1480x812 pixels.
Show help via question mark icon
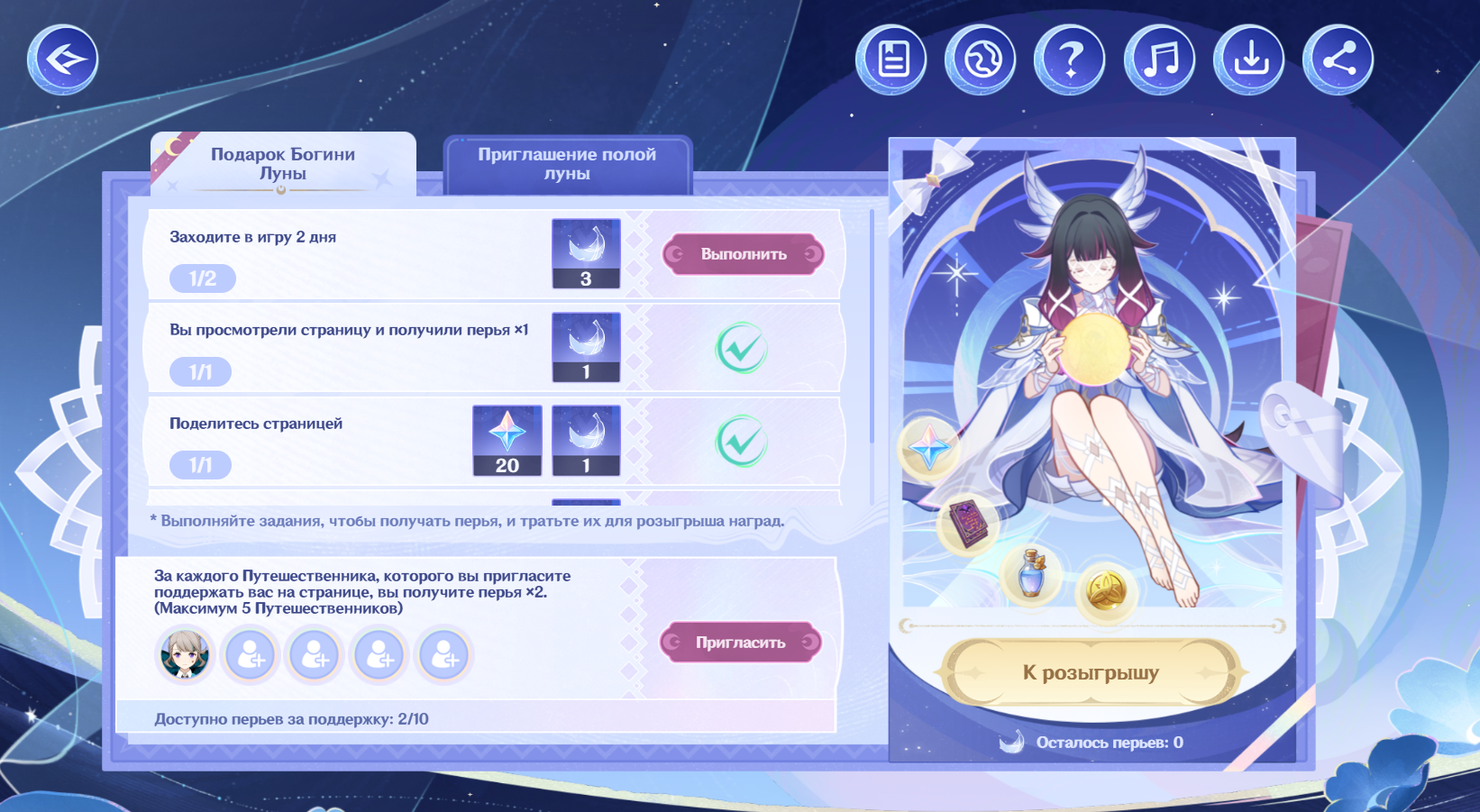(x=1069, y=59)
